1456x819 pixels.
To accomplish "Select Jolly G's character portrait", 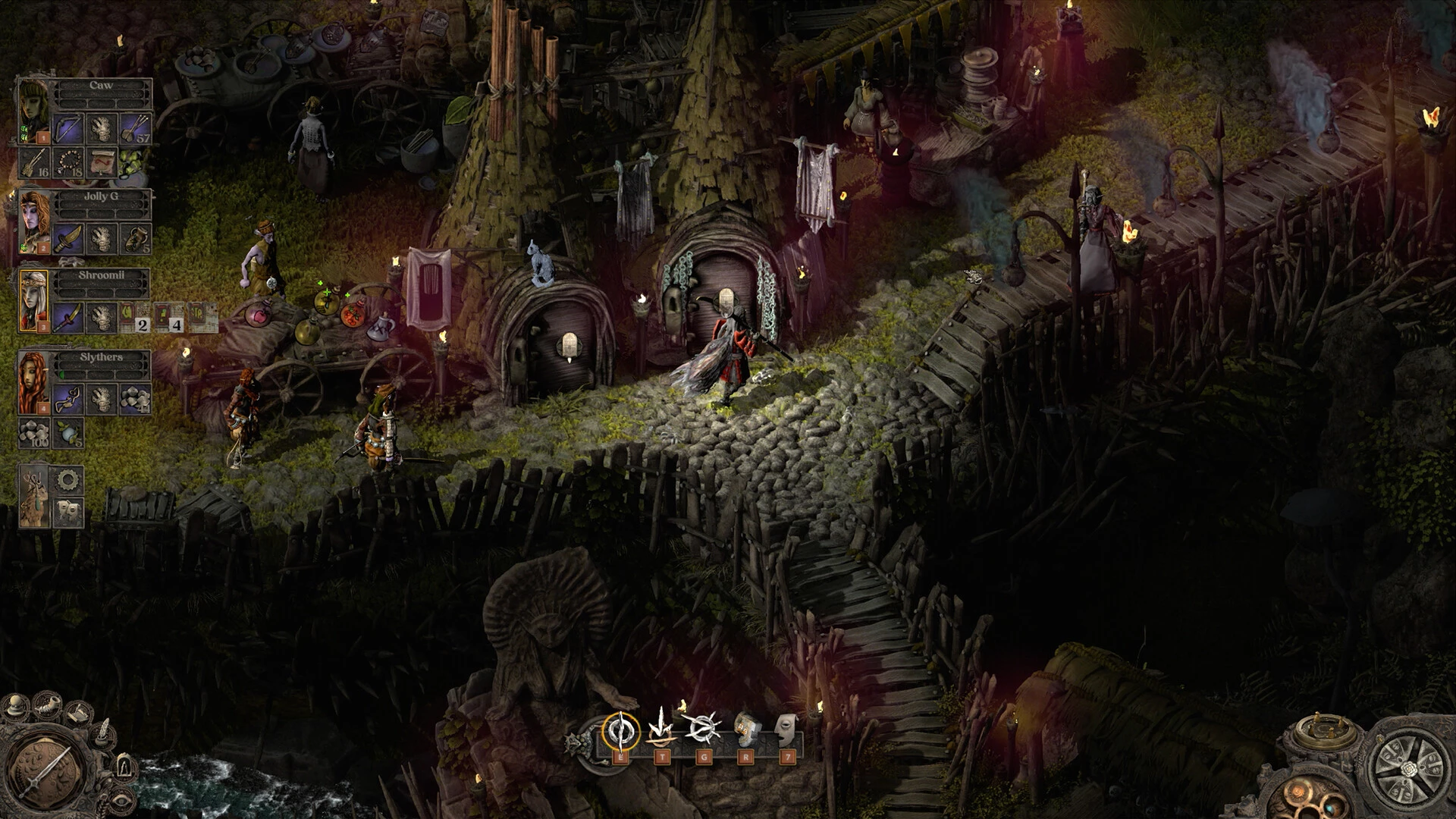I will pos(35,221).
